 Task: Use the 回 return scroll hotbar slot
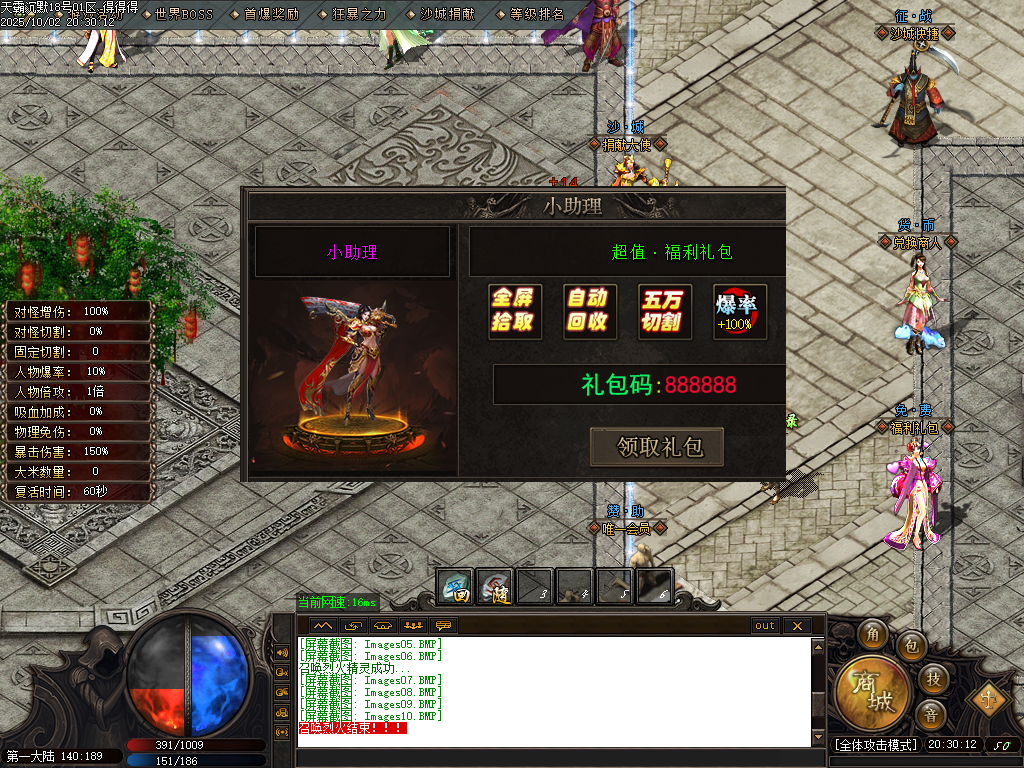456,587
